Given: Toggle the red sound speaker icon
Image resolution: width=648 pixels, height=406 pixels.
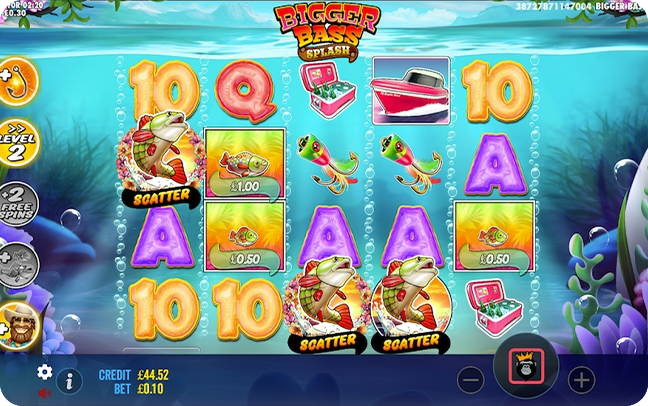Looking at the screenshot, I should 44,393.
